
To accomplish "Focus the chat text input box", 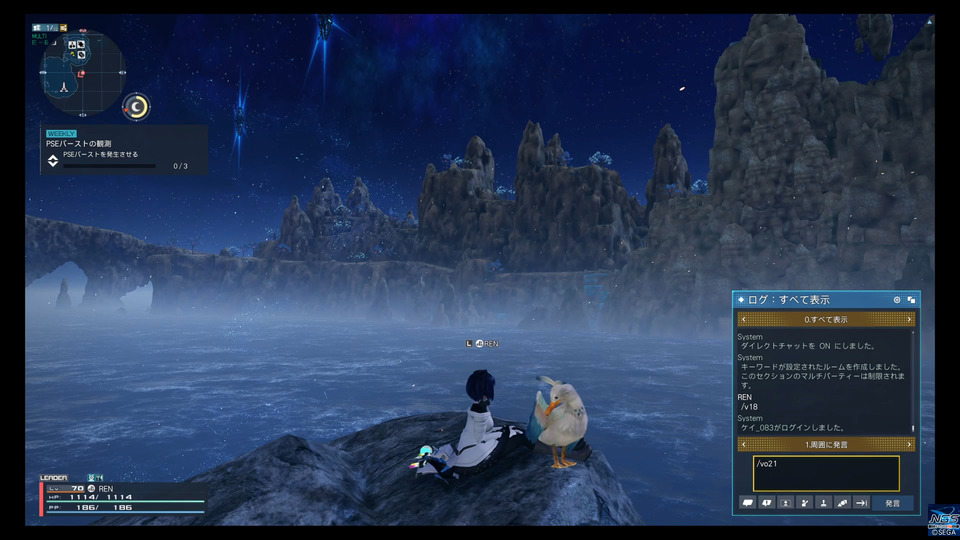I will pyautogui.click(x=826, y=473).
